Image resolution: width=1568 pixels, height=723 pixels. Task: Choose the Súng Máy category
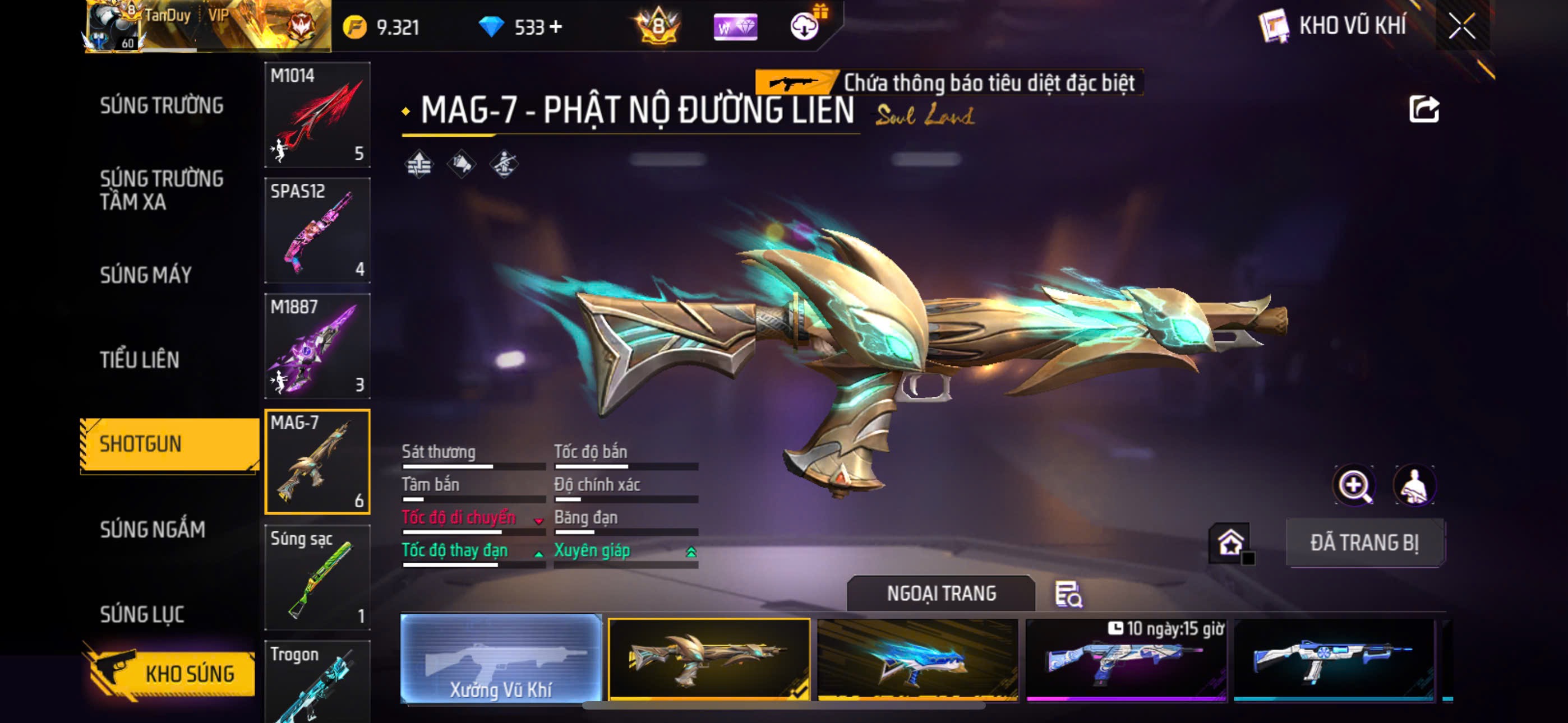coord(146,275)
